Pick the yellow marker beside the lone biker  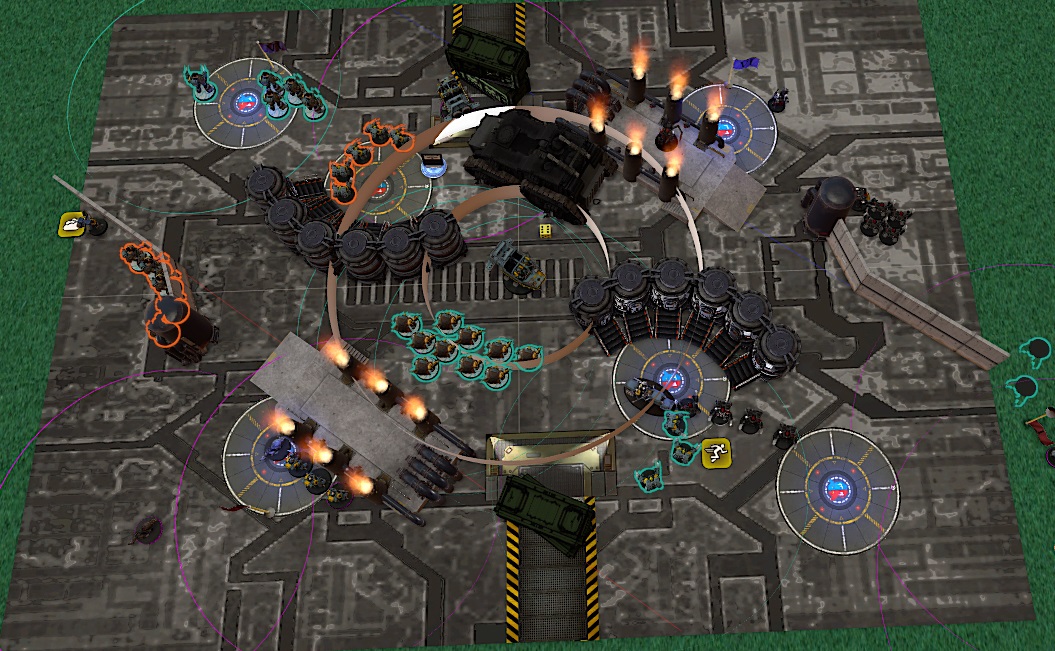71,224
